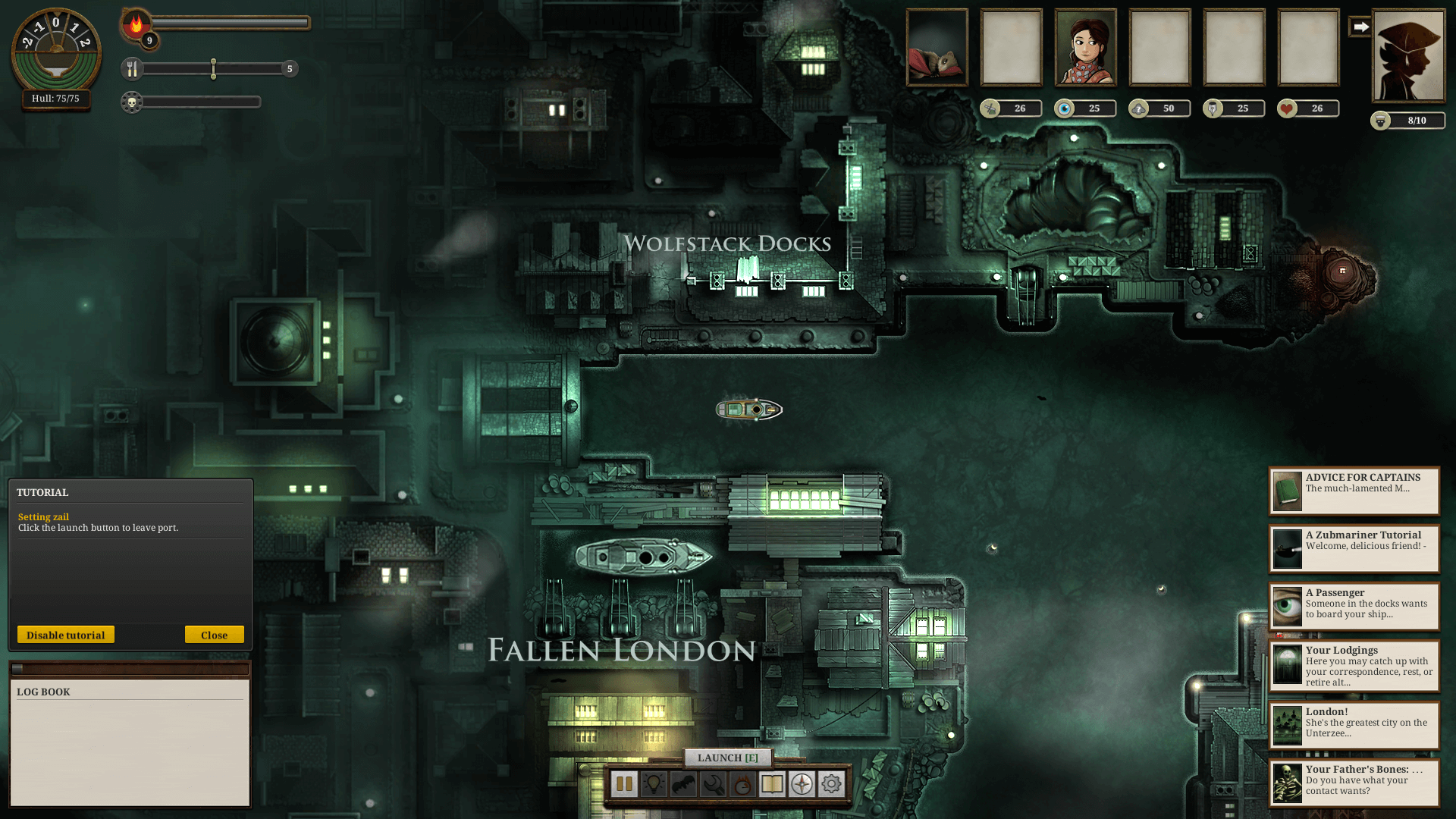Disable the tutorial
This screenshot has height=819, width=1456.
tap(66, 635)
